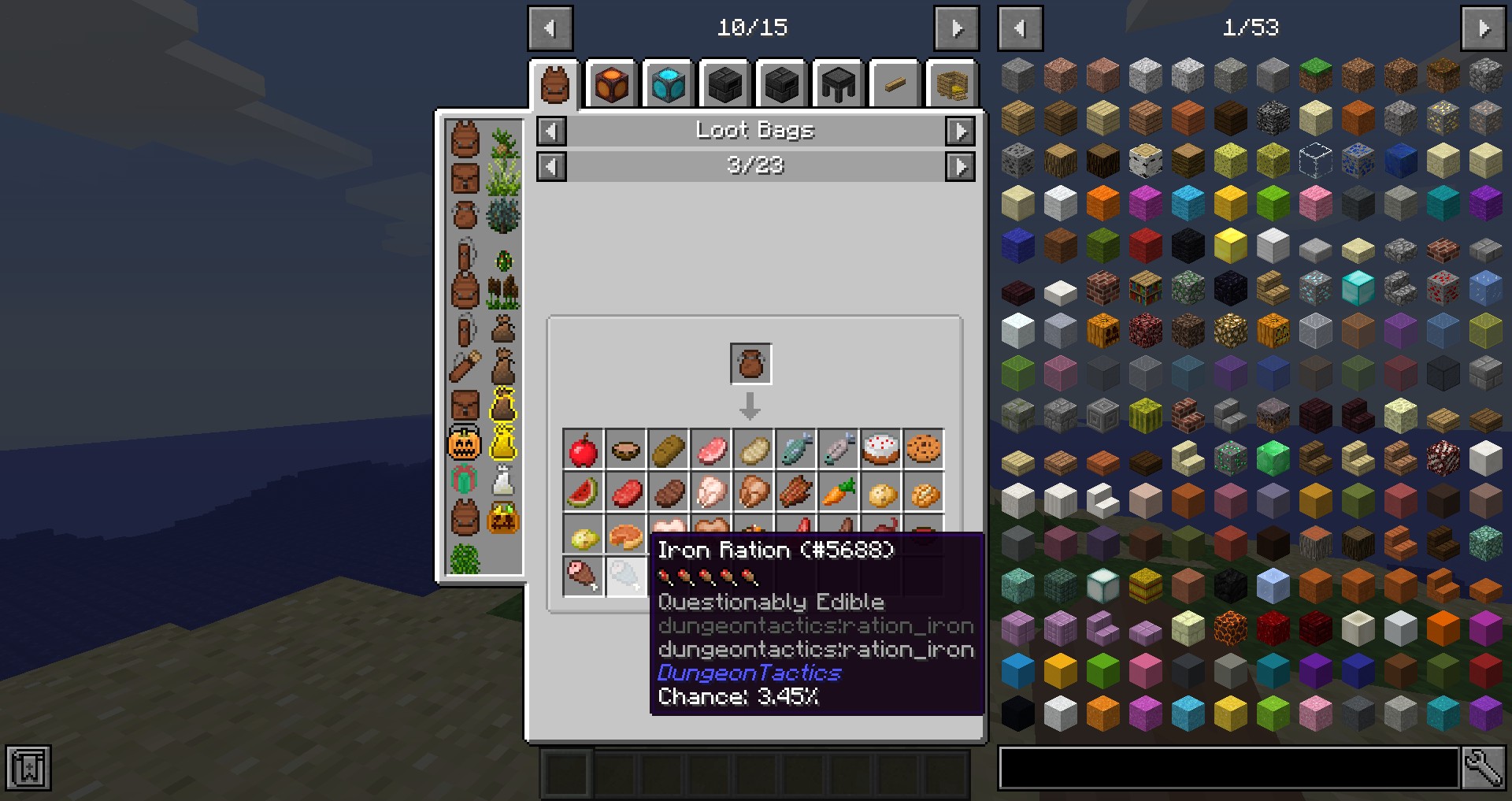
Task: Select the carrot loot slot
Action: (x=838, y=492)
